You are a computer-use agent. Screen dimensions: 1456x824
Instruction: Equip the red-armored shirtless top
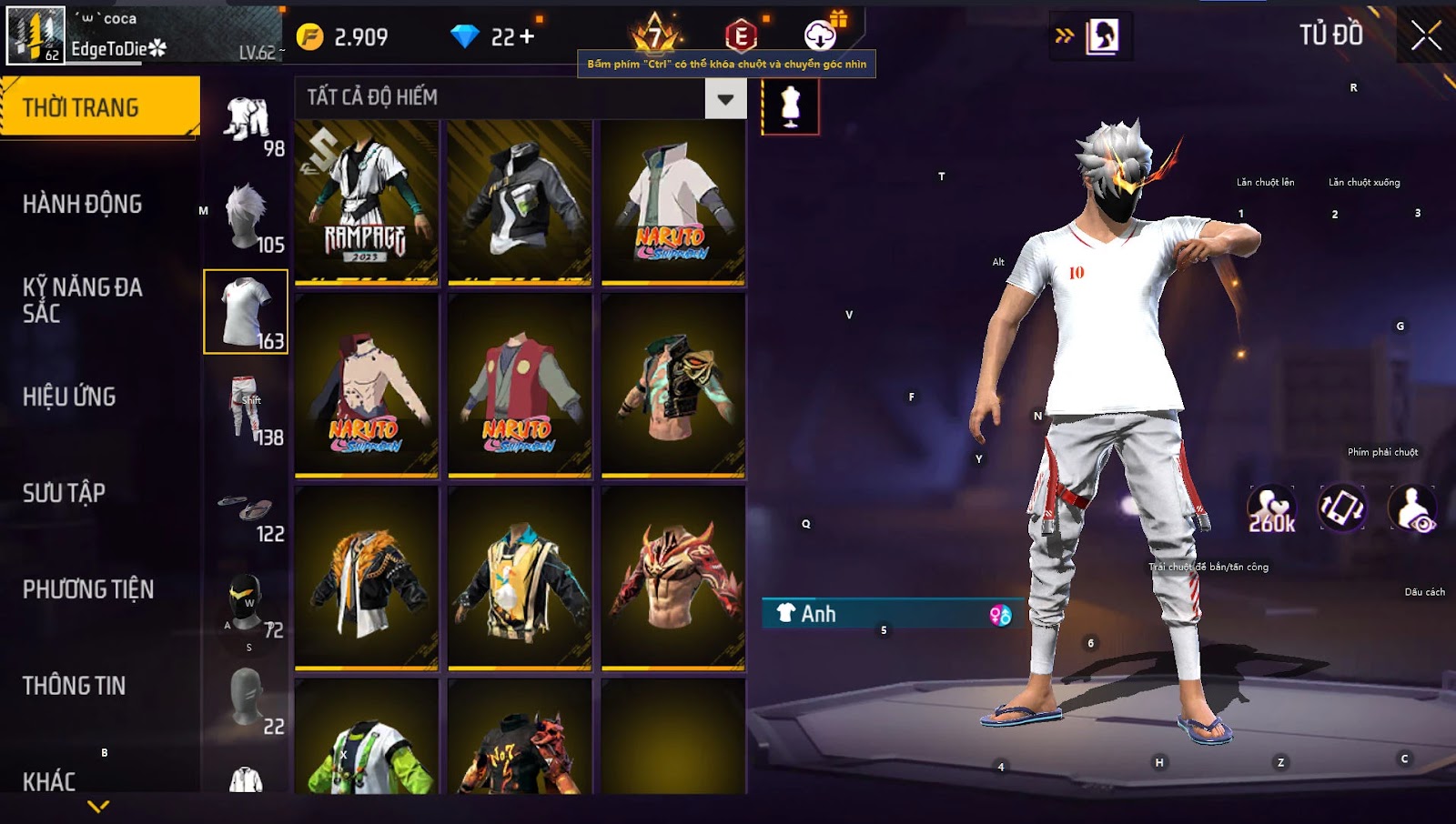point(673,578)
